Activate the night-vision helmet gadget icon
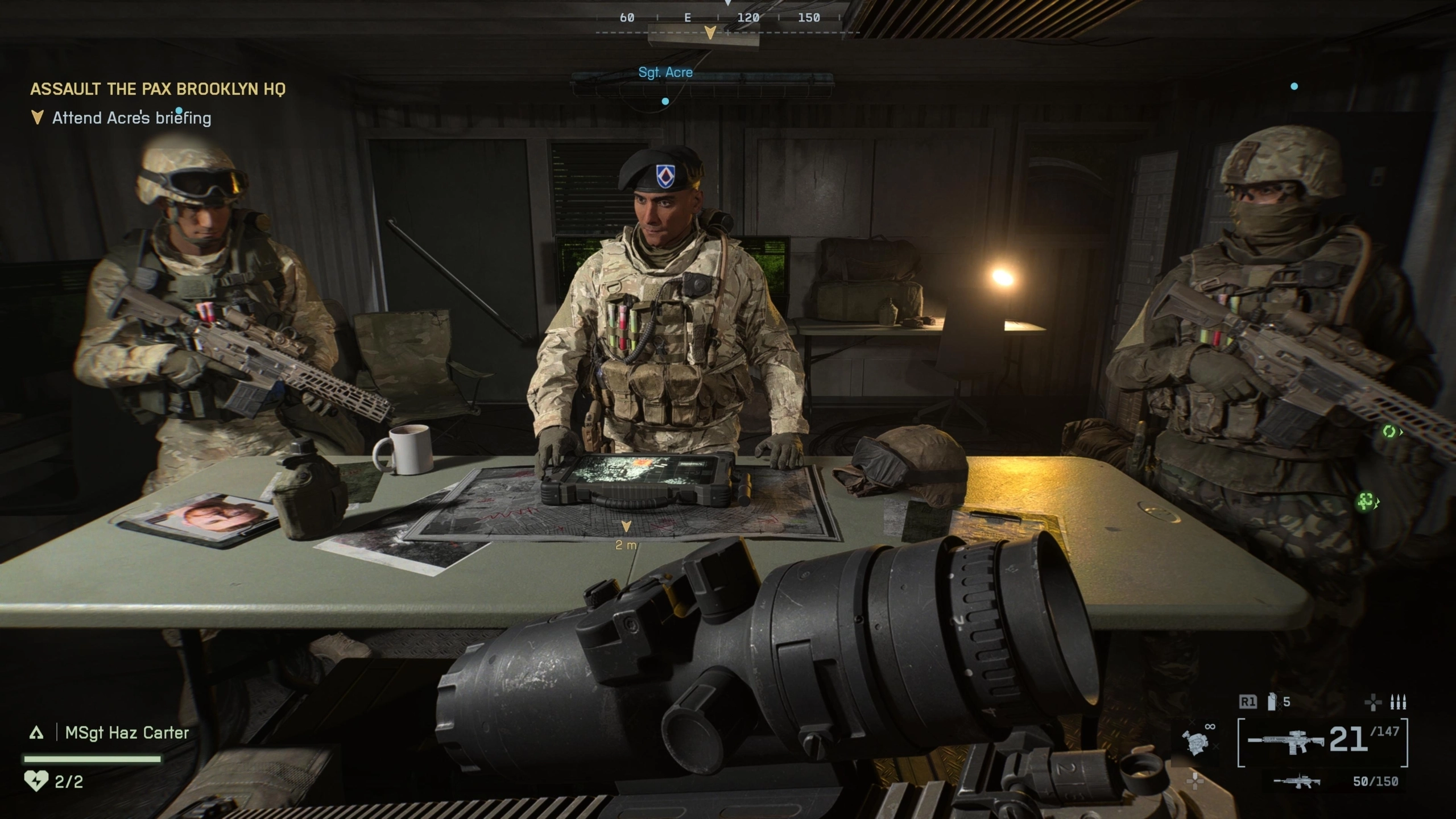The image size is (1456, 819). (x=1196, y=742)
